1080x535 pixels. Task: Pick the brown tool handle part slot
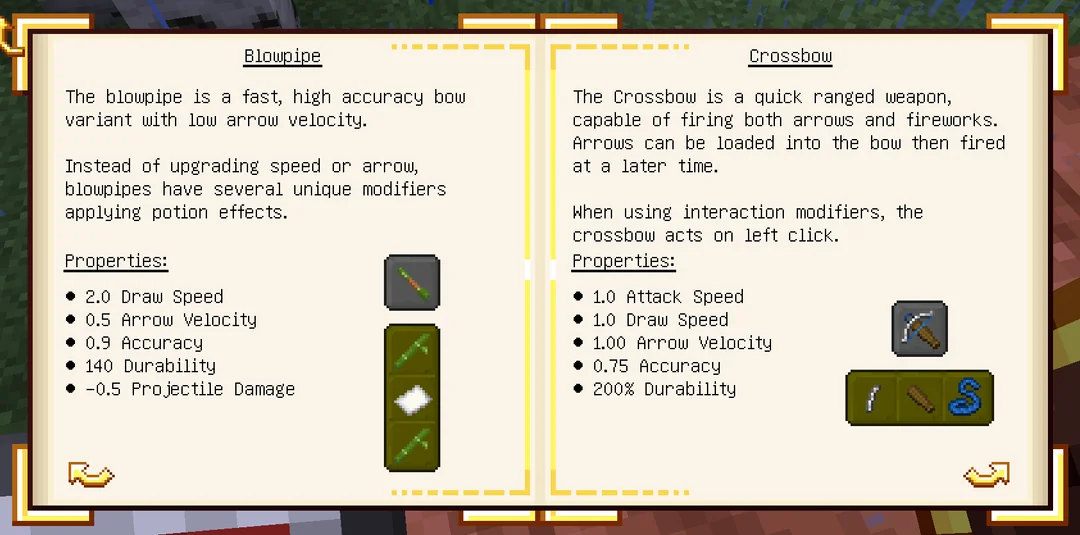coord(920,398)
